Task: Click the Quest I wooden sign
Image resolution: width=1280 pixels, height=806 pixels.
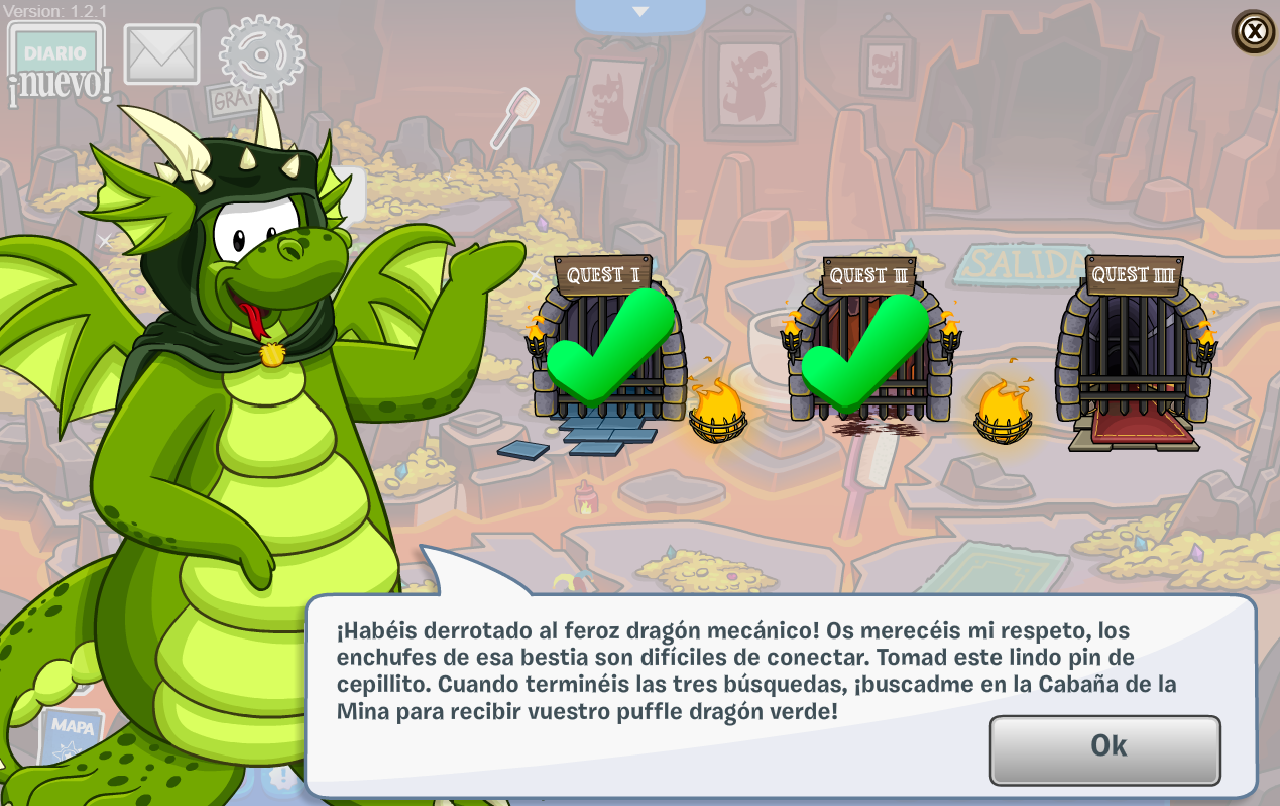Action: tap(602, 270)
